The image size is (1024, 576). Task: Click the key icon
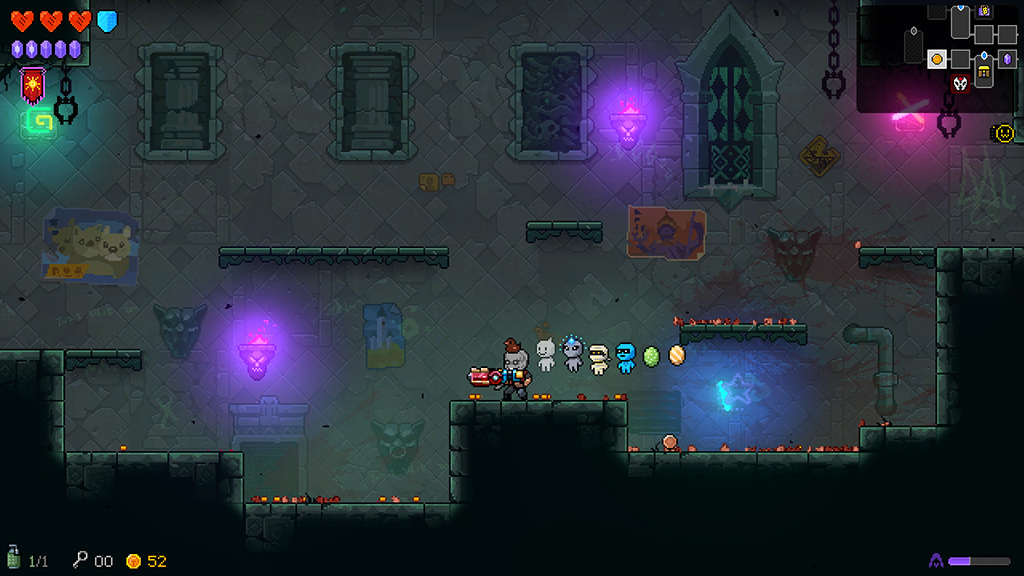pyautogui.click(x=80, y=560)
